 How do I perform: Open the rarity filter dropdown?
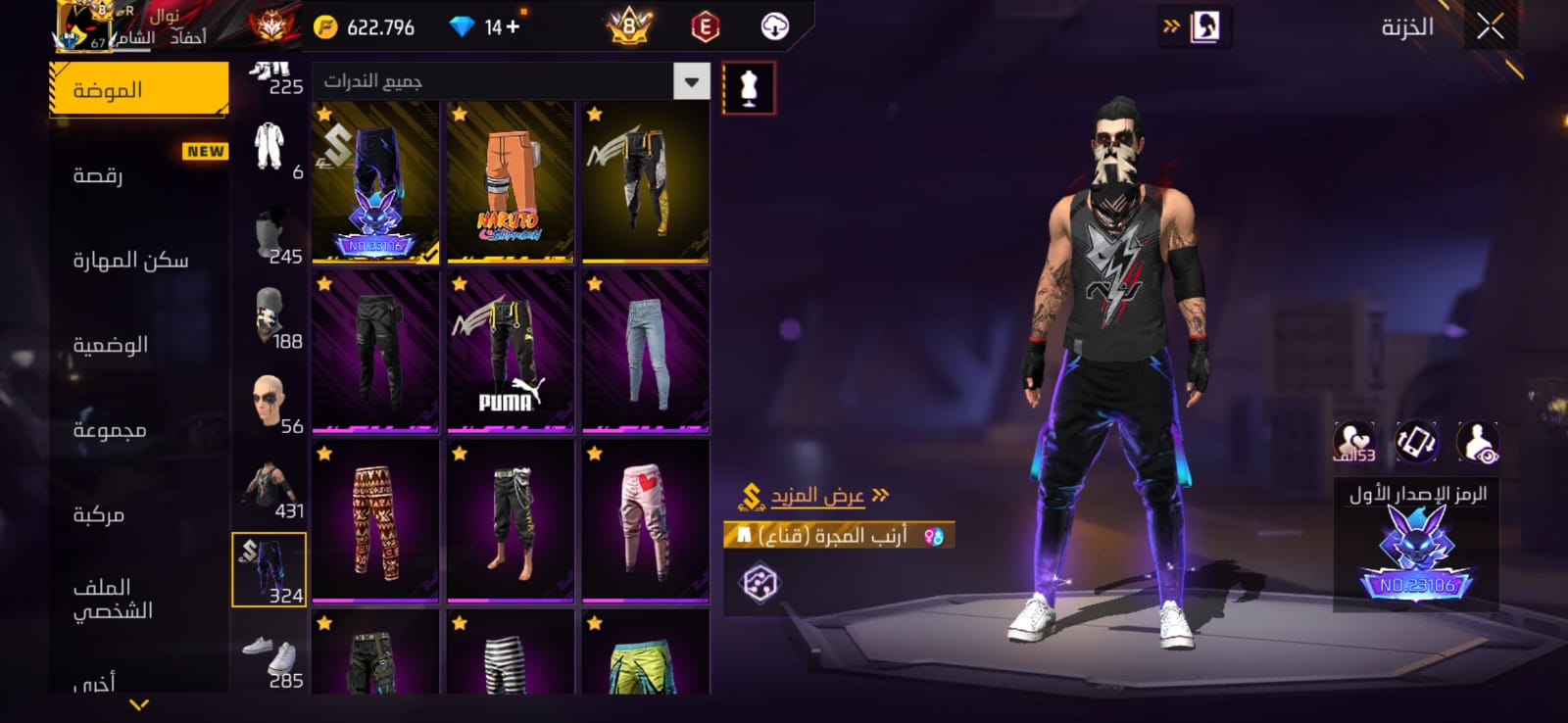691,81
